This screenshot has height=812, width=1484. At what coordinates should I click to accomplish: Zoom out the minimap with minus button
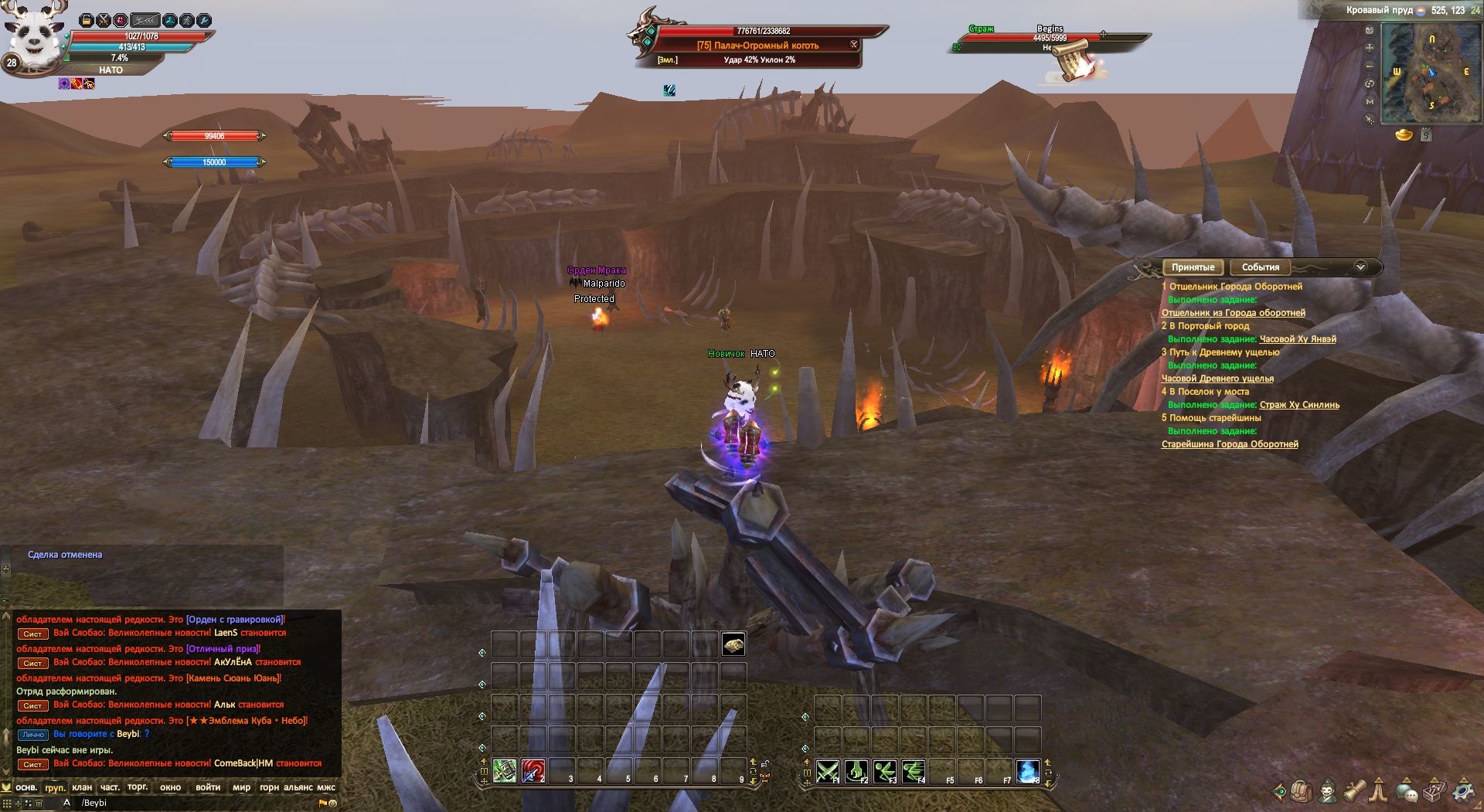click(1370, 66)
